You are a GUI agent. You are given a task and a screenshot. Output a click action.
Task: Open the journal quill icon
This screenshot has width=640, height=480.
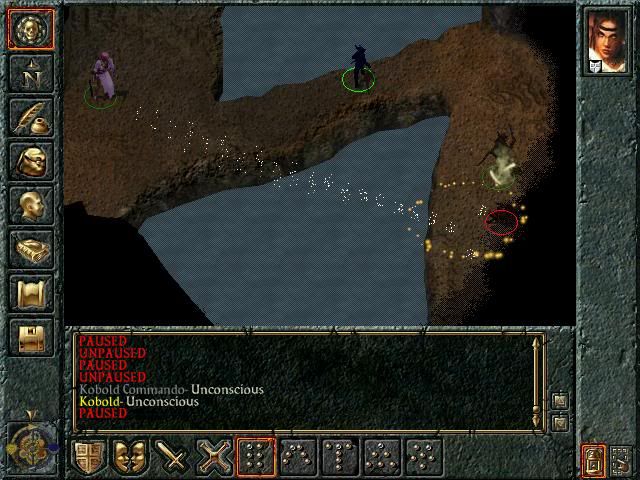pyautogui.click(x=30, y=116)
